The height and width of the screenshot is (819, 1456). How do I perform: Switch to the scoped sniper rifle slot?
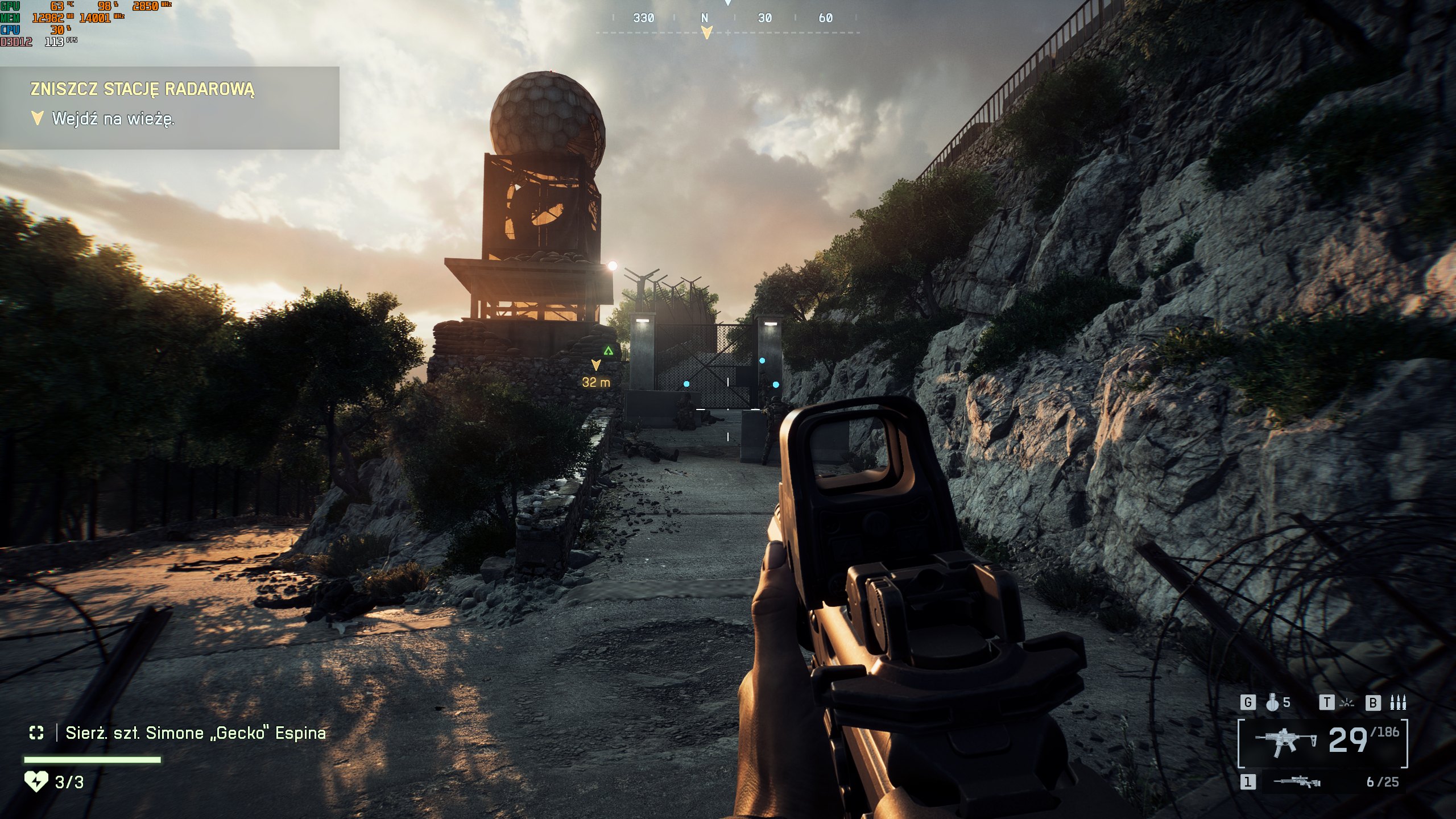(1297, 783)
